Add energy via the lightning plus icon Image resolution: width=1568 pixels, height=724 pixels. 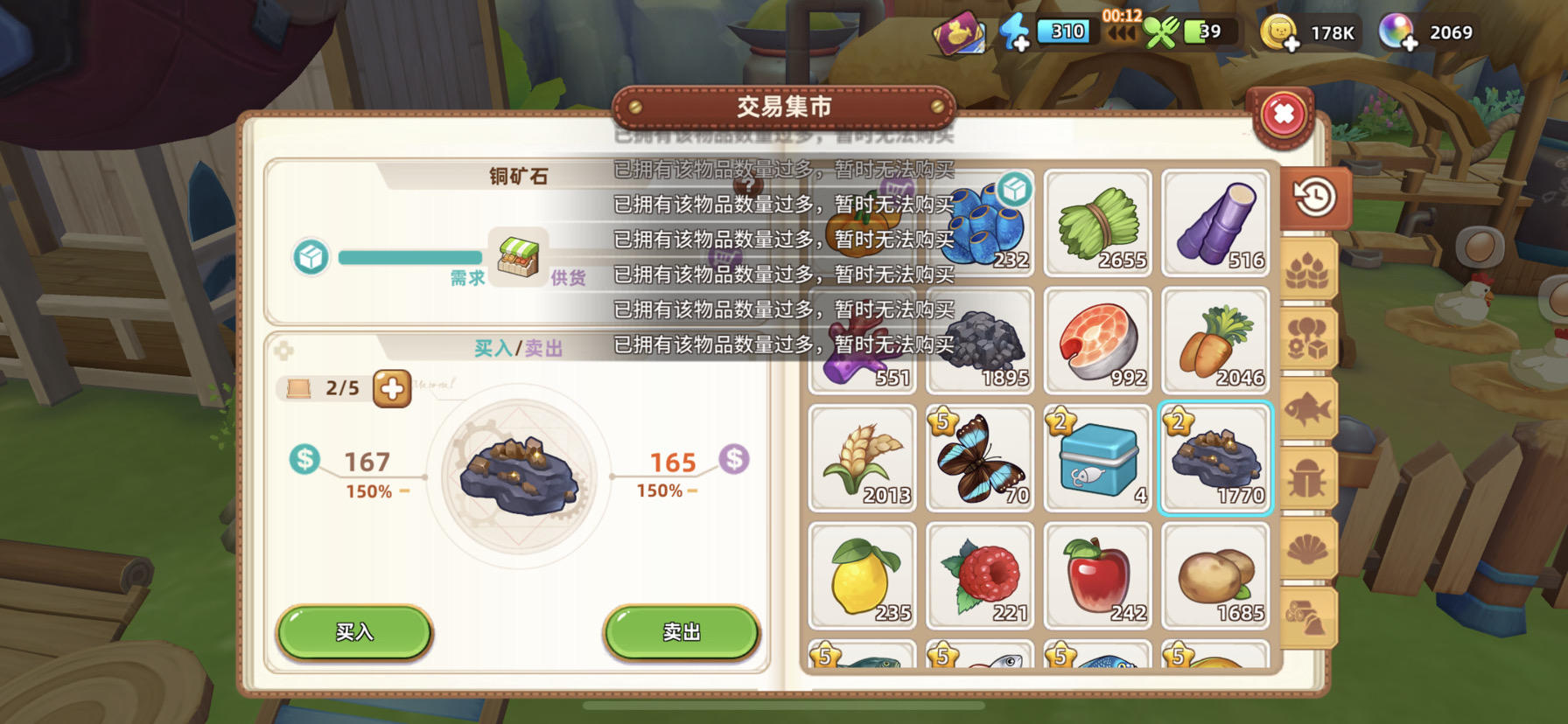tap(1018, 31)
